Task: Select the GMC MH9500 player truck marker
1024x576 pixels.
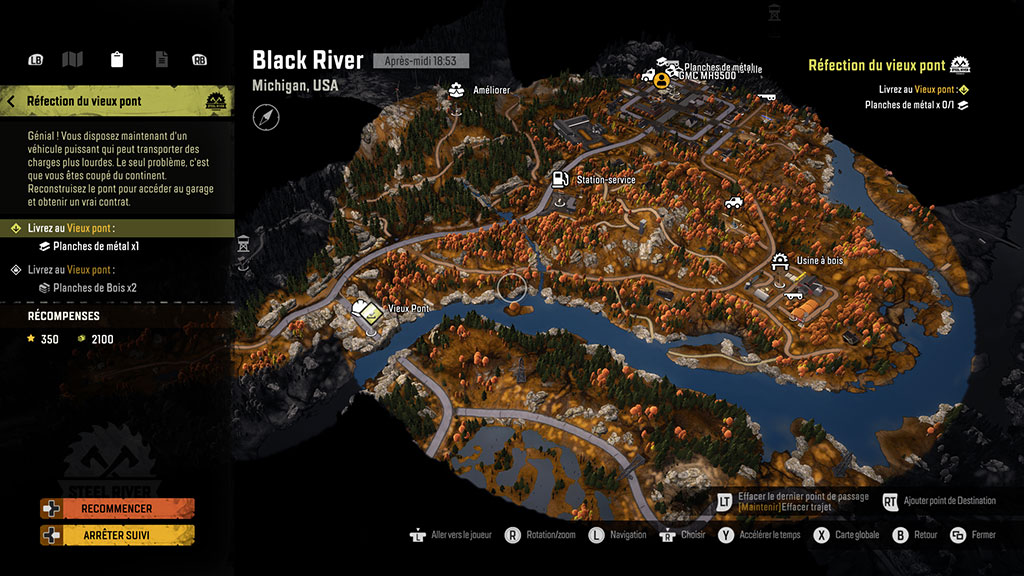Action: click(x=661, y=80)
